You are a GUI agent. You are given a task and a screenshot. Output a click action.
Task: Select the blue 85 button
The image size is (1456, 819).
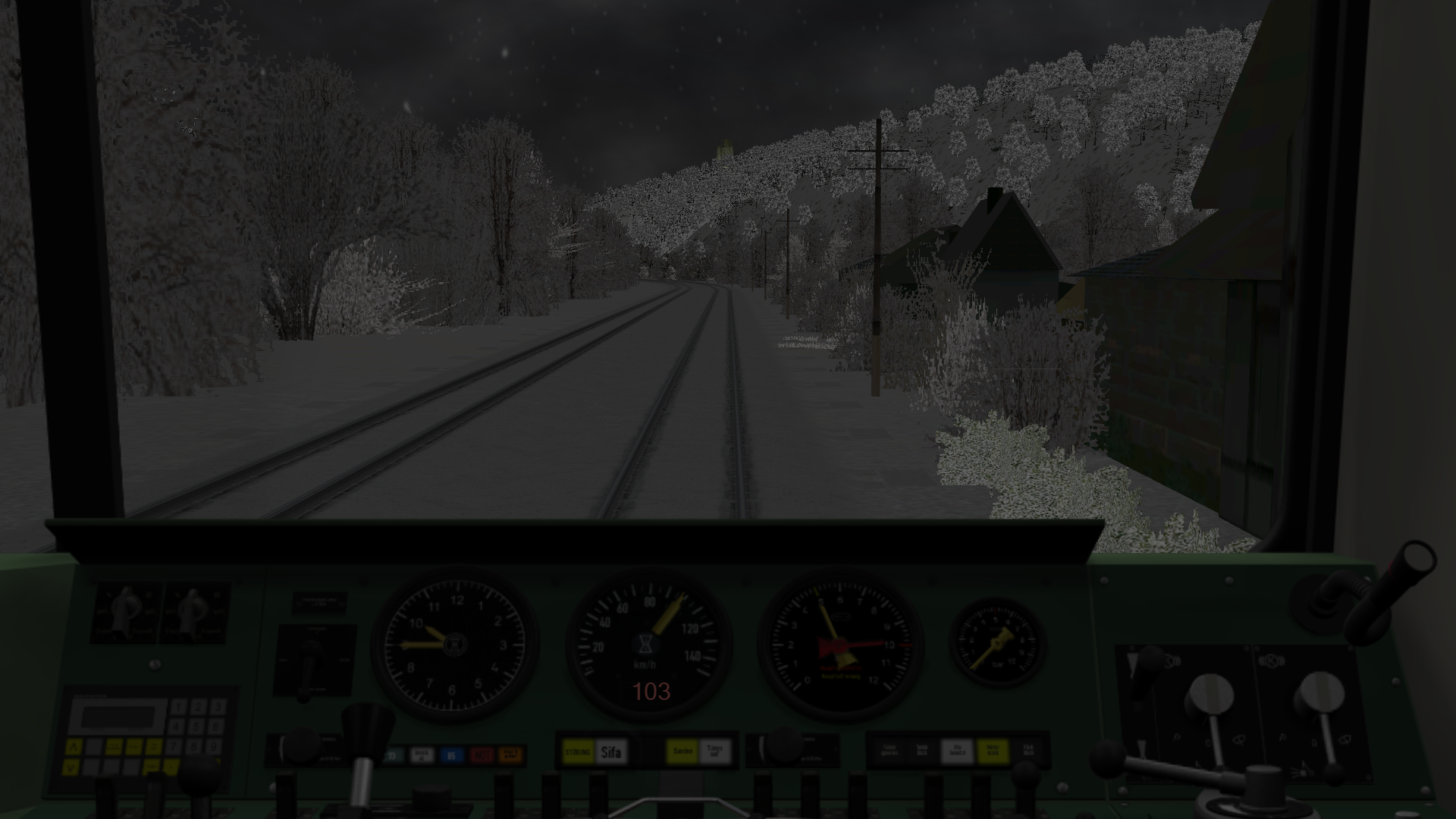click(x=451, y=755)
